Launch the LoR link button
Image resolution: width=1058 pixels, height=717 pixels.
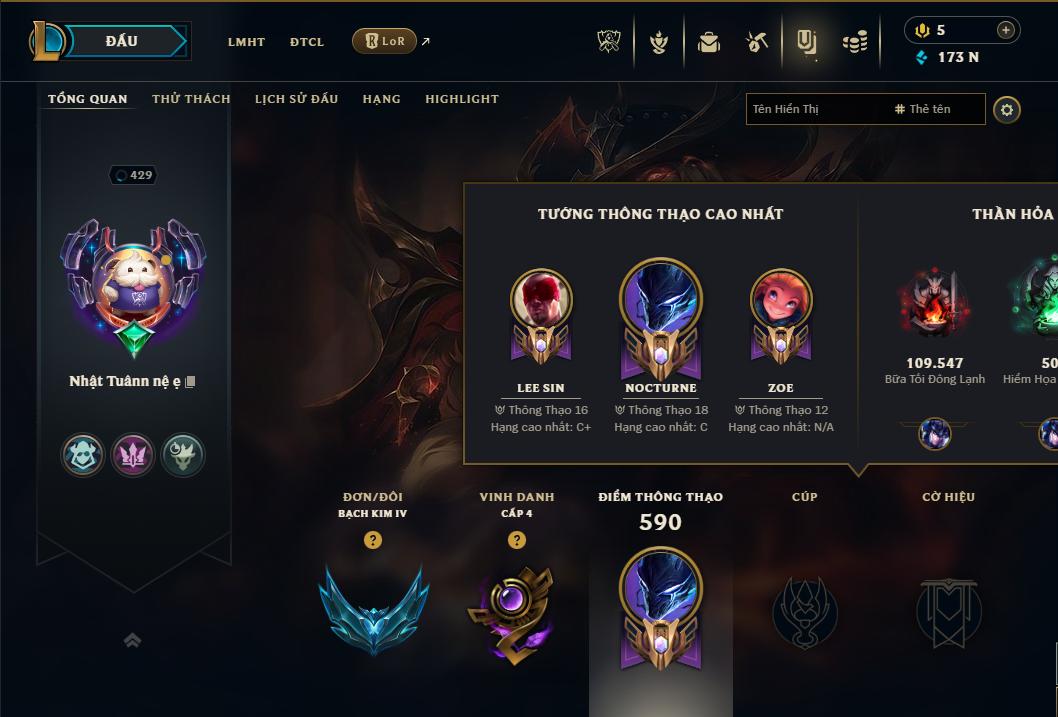(x=385, y=41)
